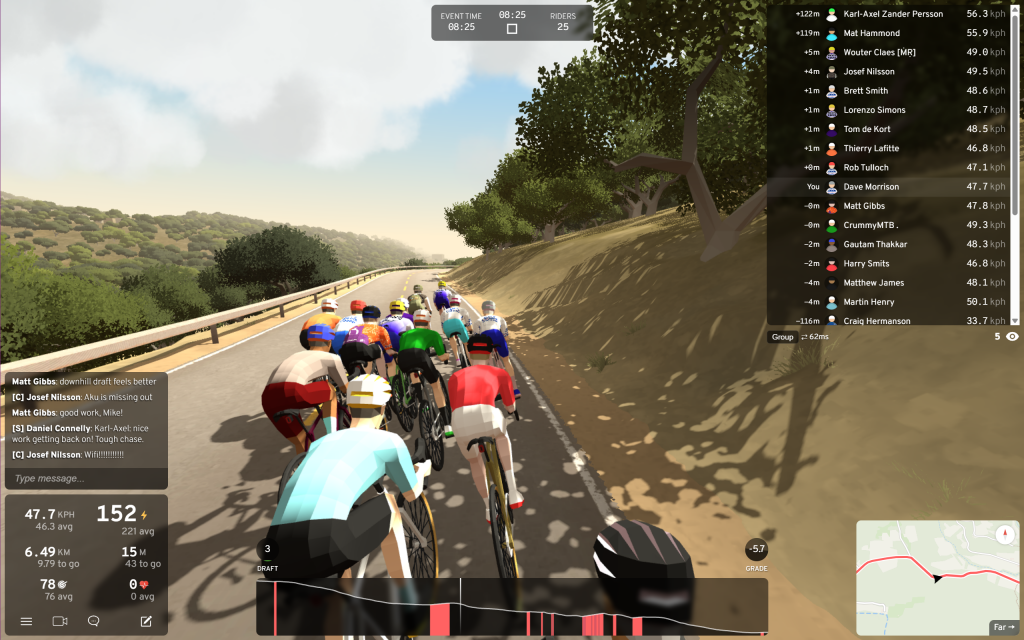The height and width of the screenshot is (640, 1024).
Task: Click the video camera icon
Action: [60, 621]
